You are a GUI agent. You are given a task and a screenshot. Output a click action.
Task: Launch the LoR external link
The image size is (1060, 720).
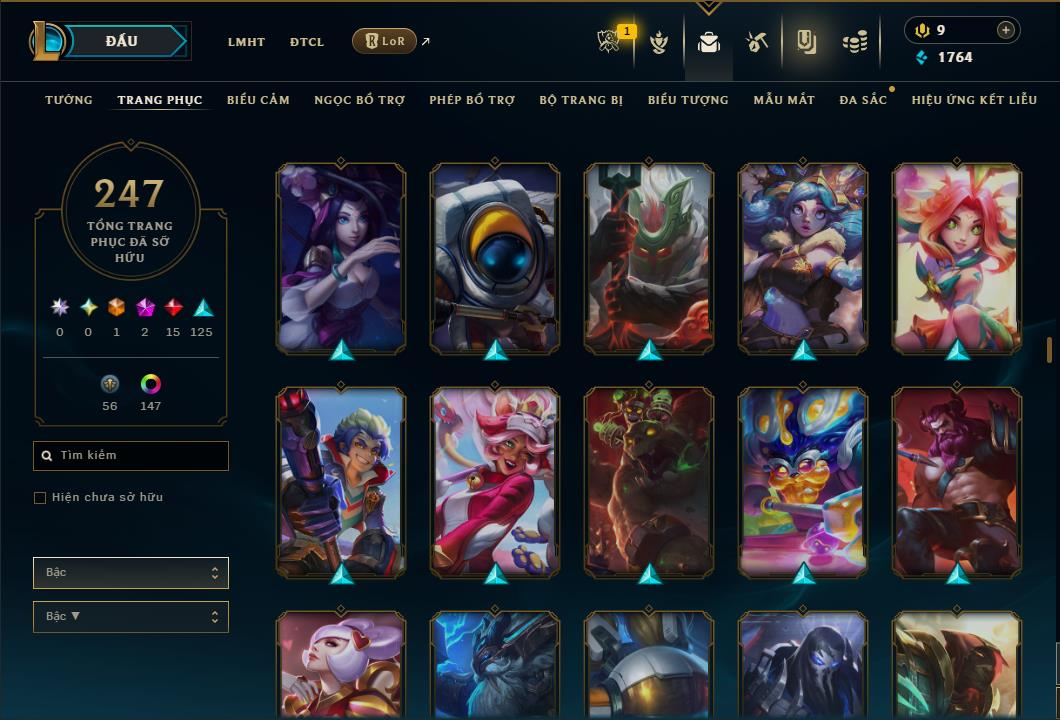[385, 41]
